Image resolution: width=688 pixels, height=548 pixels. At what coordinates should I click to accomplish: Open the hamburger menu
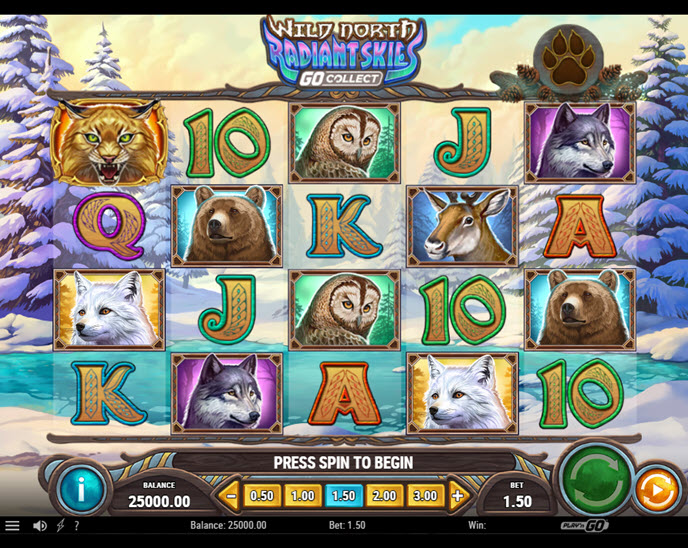pos(12,525)
